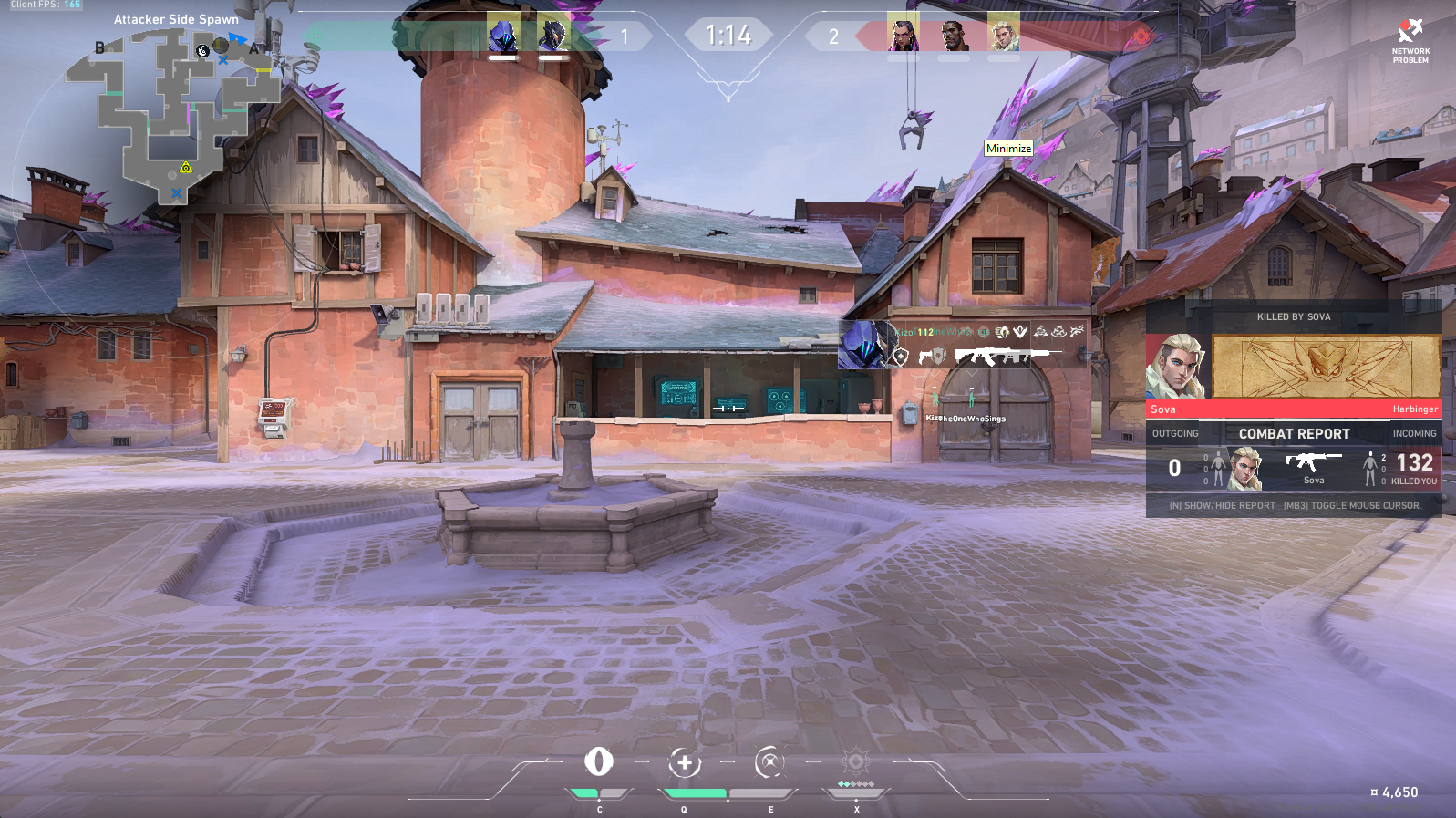Click the red spike icon near the scoreboard
1456x818 pixels.
pos(1141,35)
